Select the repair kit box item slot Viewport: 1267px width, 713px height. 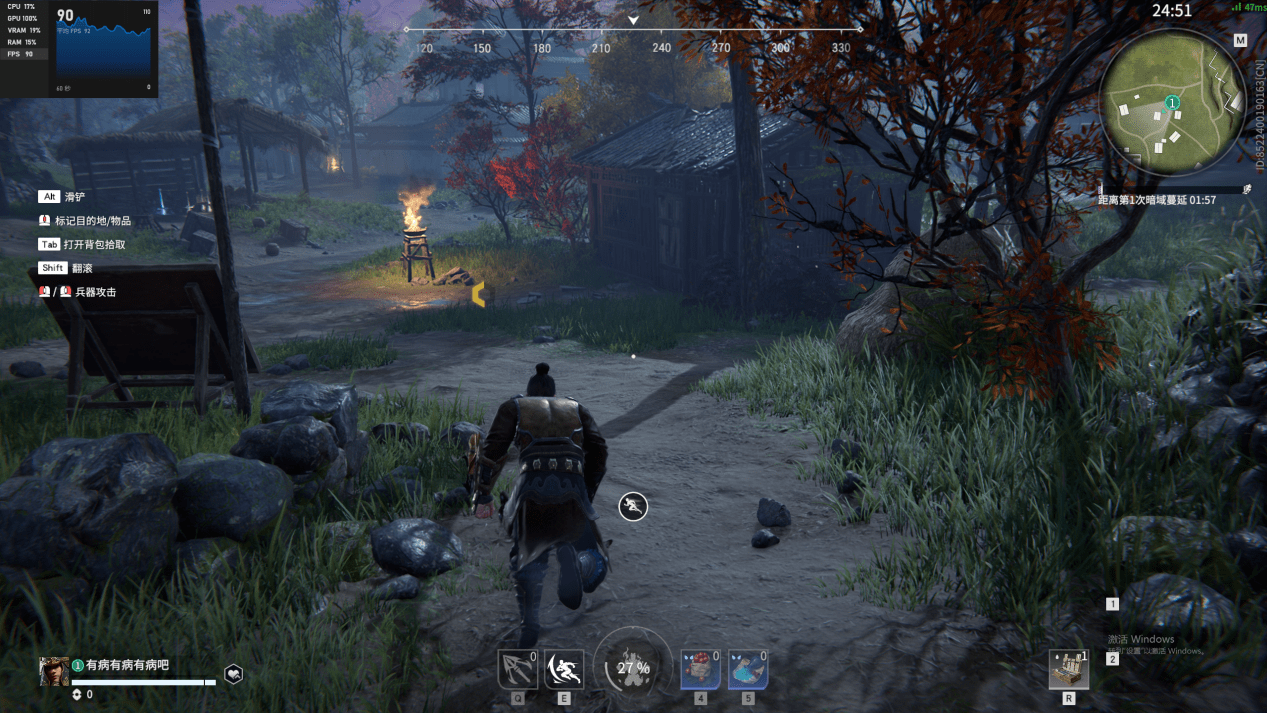[1068, 669]
